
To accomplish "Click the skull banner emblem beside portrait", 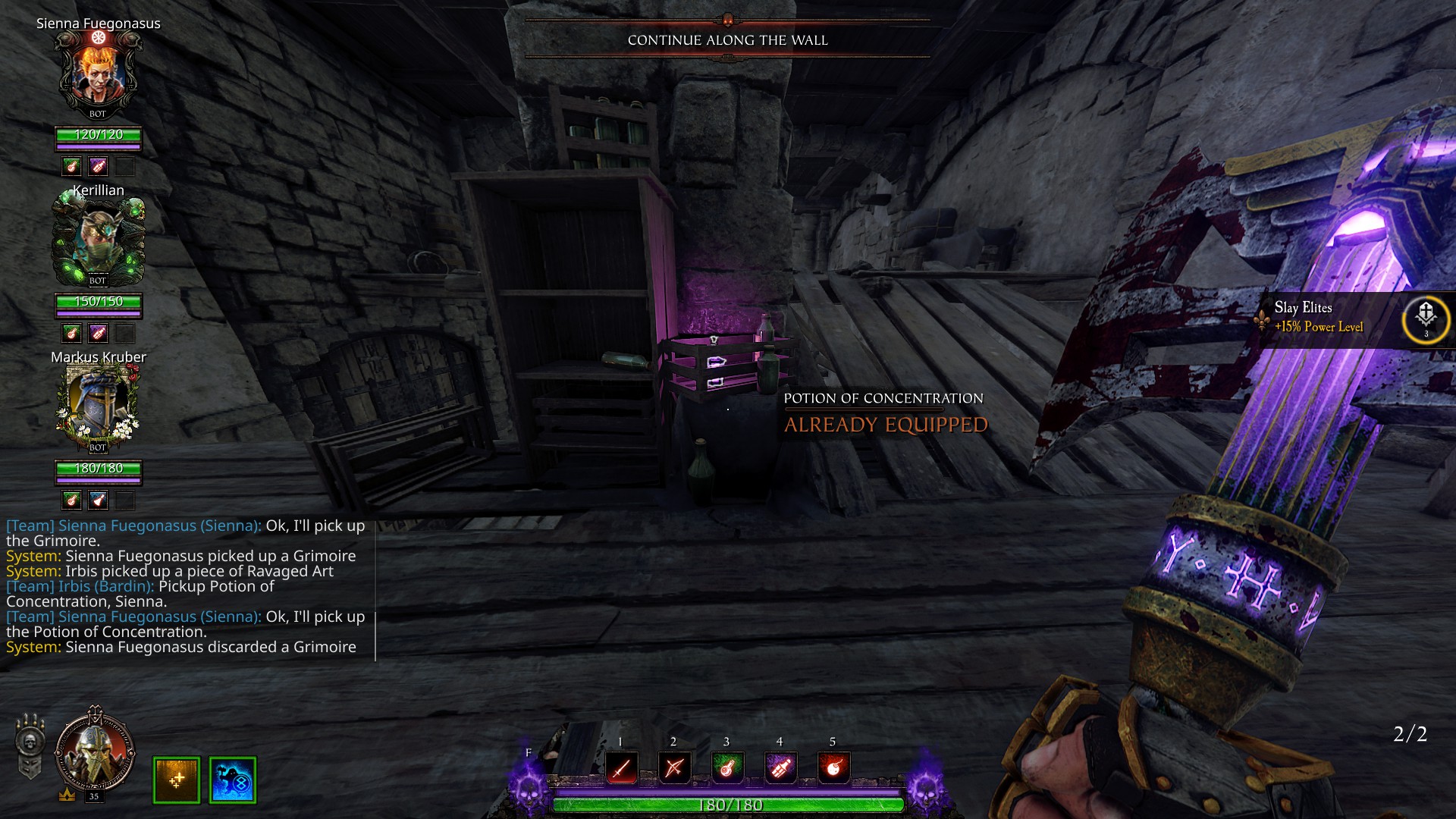I will coord(29,746).
